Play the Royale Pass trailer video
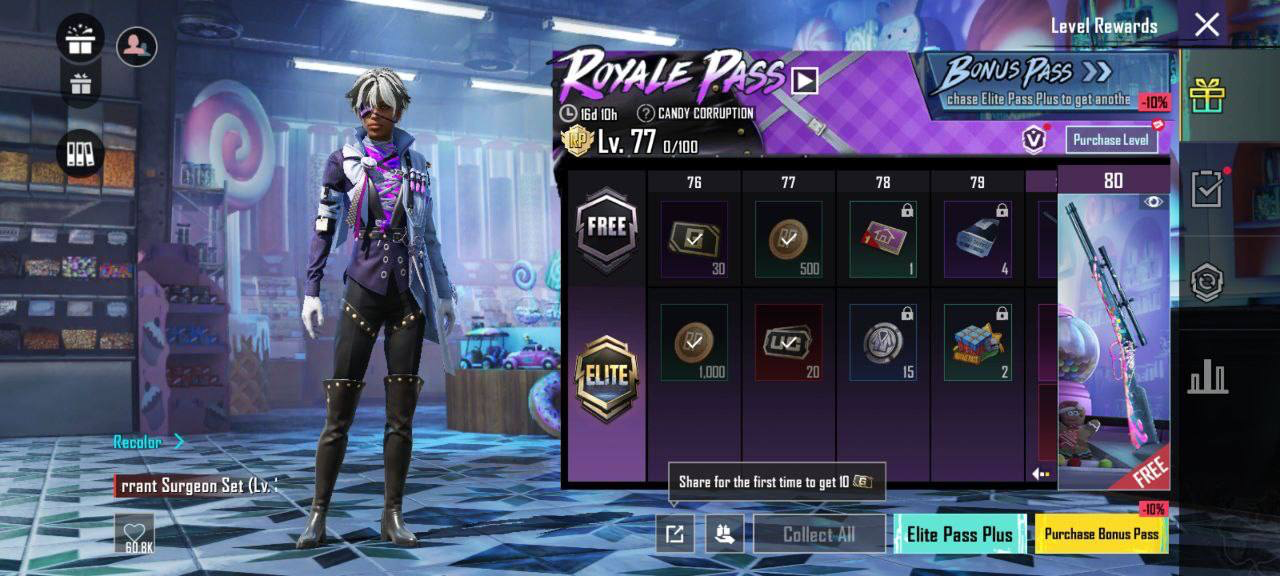The height and width of the screenshot is (576, 1280). coord(805,80)
